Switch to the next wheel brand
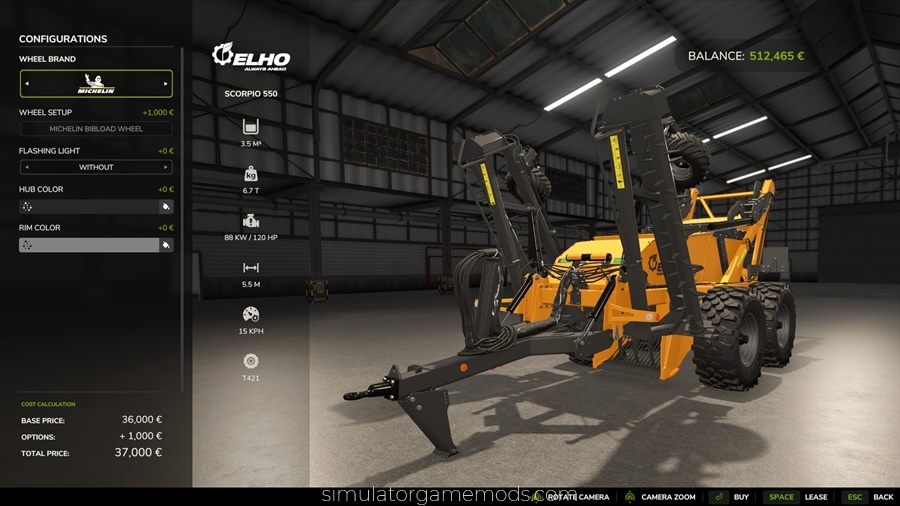 coord(166,84)
